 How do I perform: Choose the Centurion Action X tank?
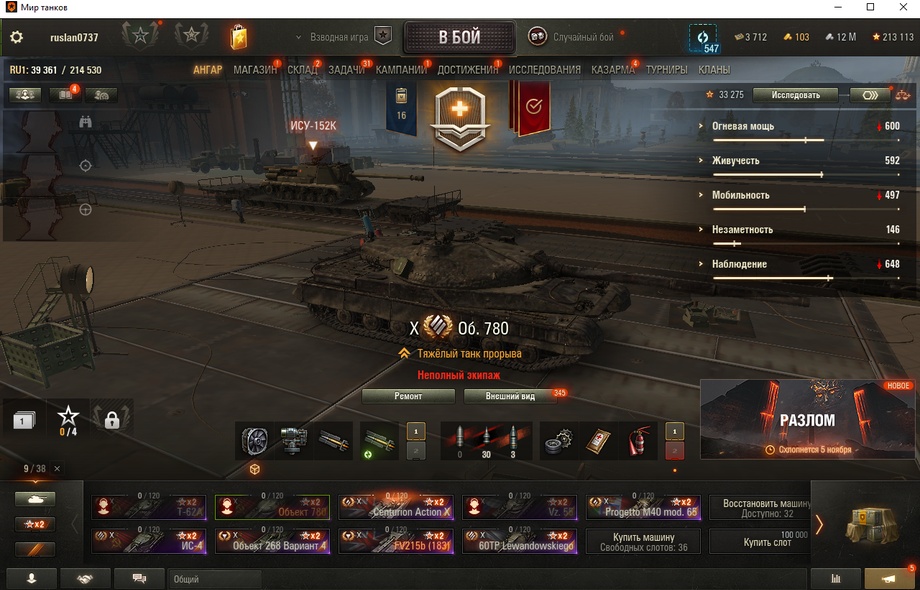(396, 508)
